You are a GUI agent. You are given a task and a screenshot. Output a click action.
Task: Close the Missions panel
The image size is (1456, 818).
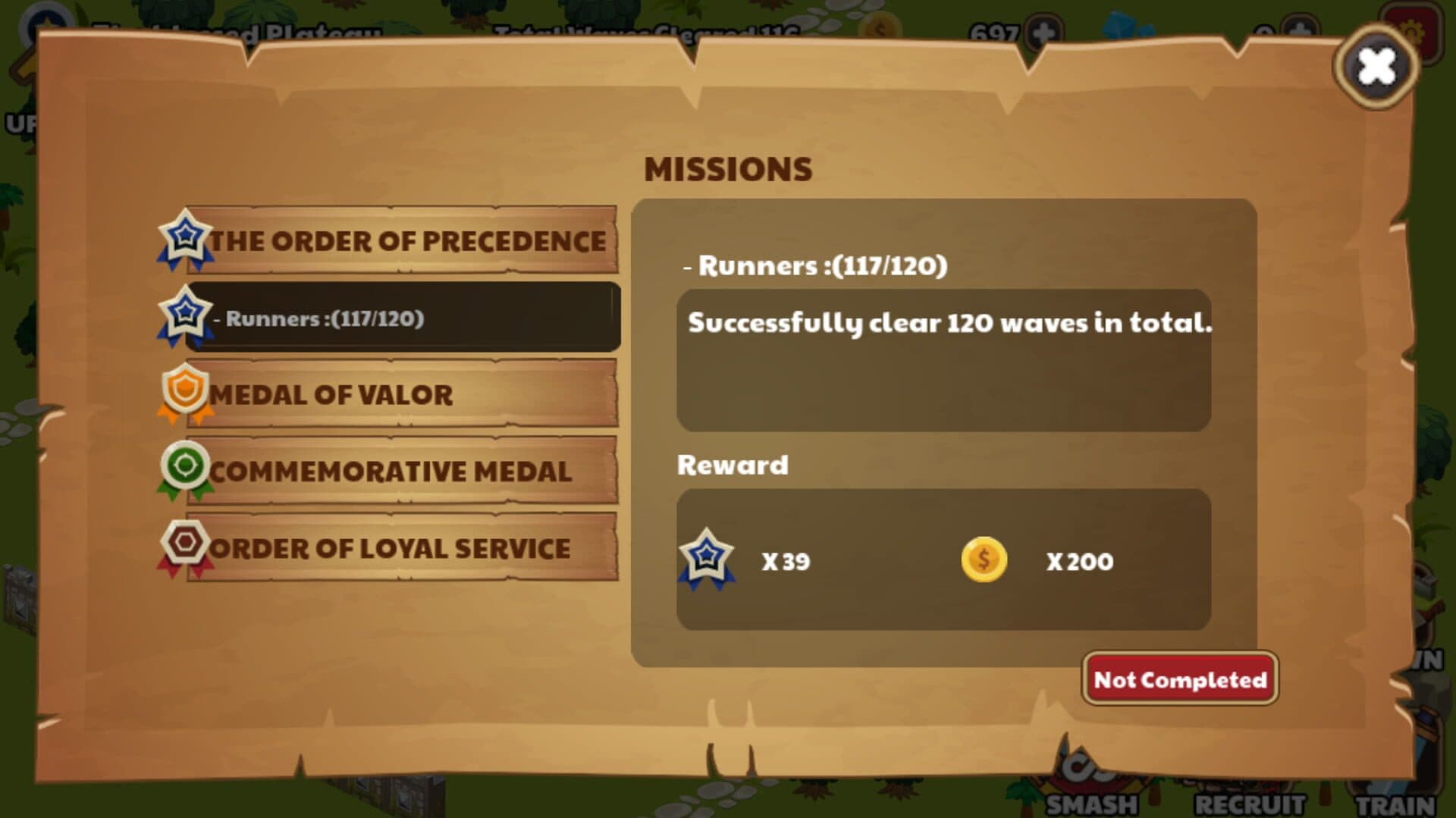coord(1376,67)
